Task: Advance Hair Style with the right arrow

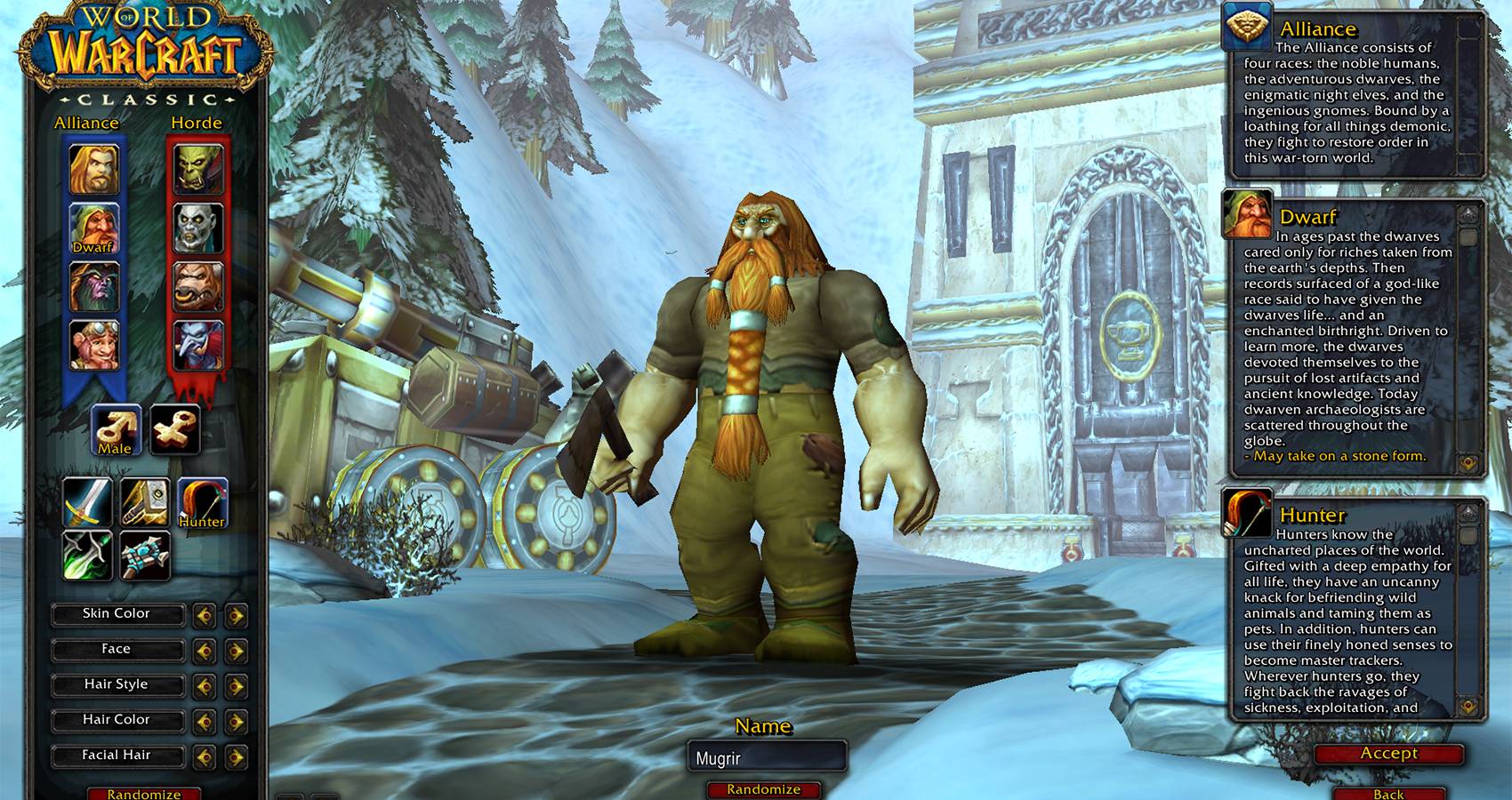Action: click(x=235, y=684)
